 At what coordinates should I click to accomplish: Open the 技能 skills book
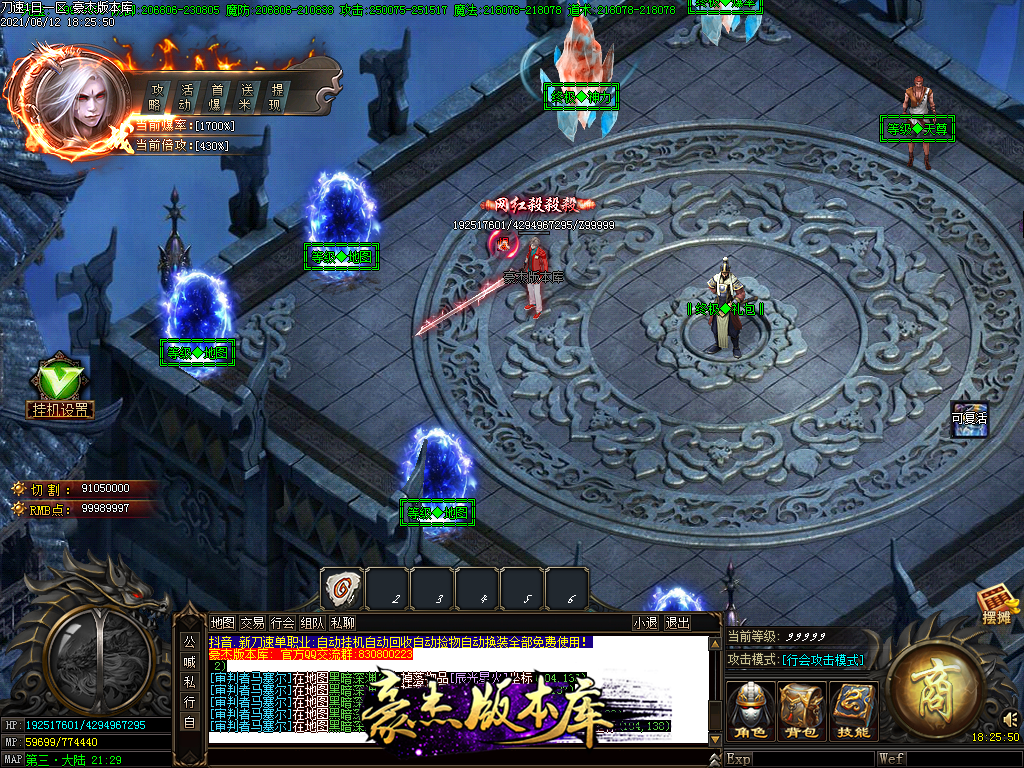point(853,712)
